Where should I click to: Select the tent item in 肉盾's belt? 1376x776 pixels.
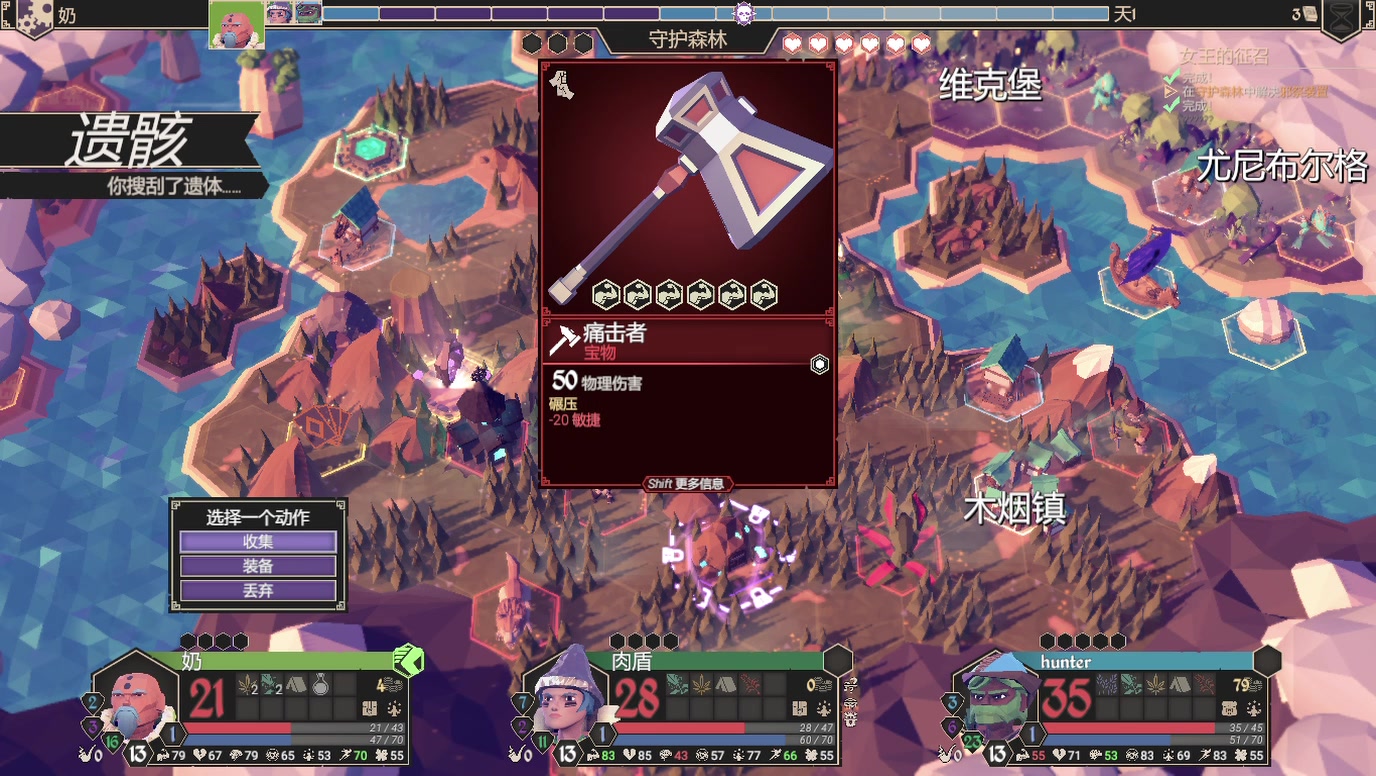[x=726, y=684]
